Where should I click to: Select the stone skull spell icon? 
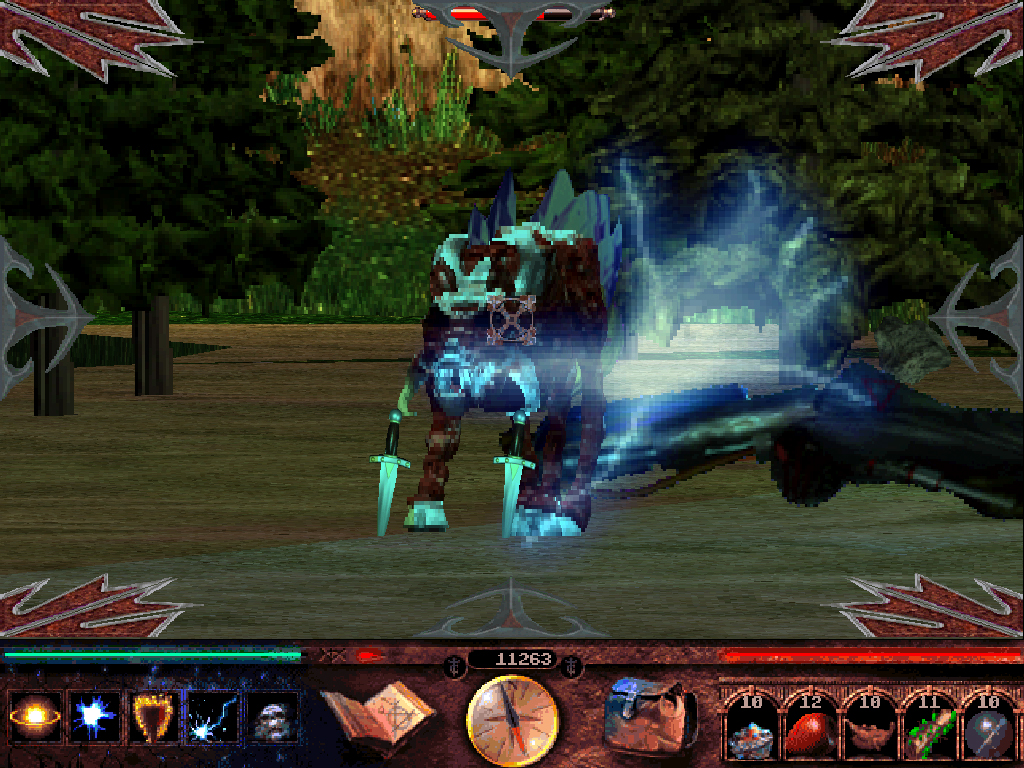pyautogui.click(x=273, y=717)
